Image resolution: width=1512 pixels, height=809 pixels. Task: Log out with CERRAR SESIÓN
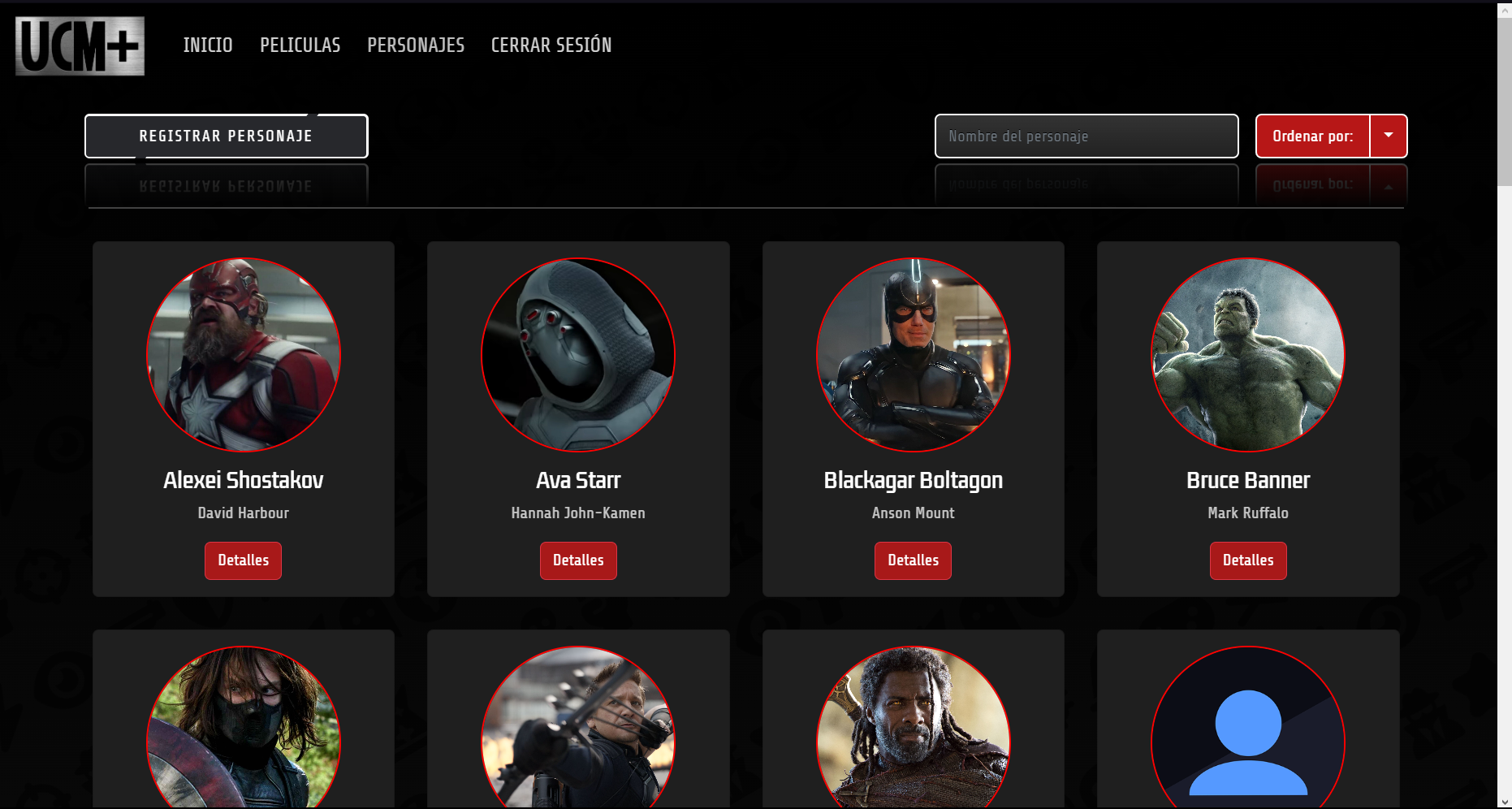click(551, 45)
